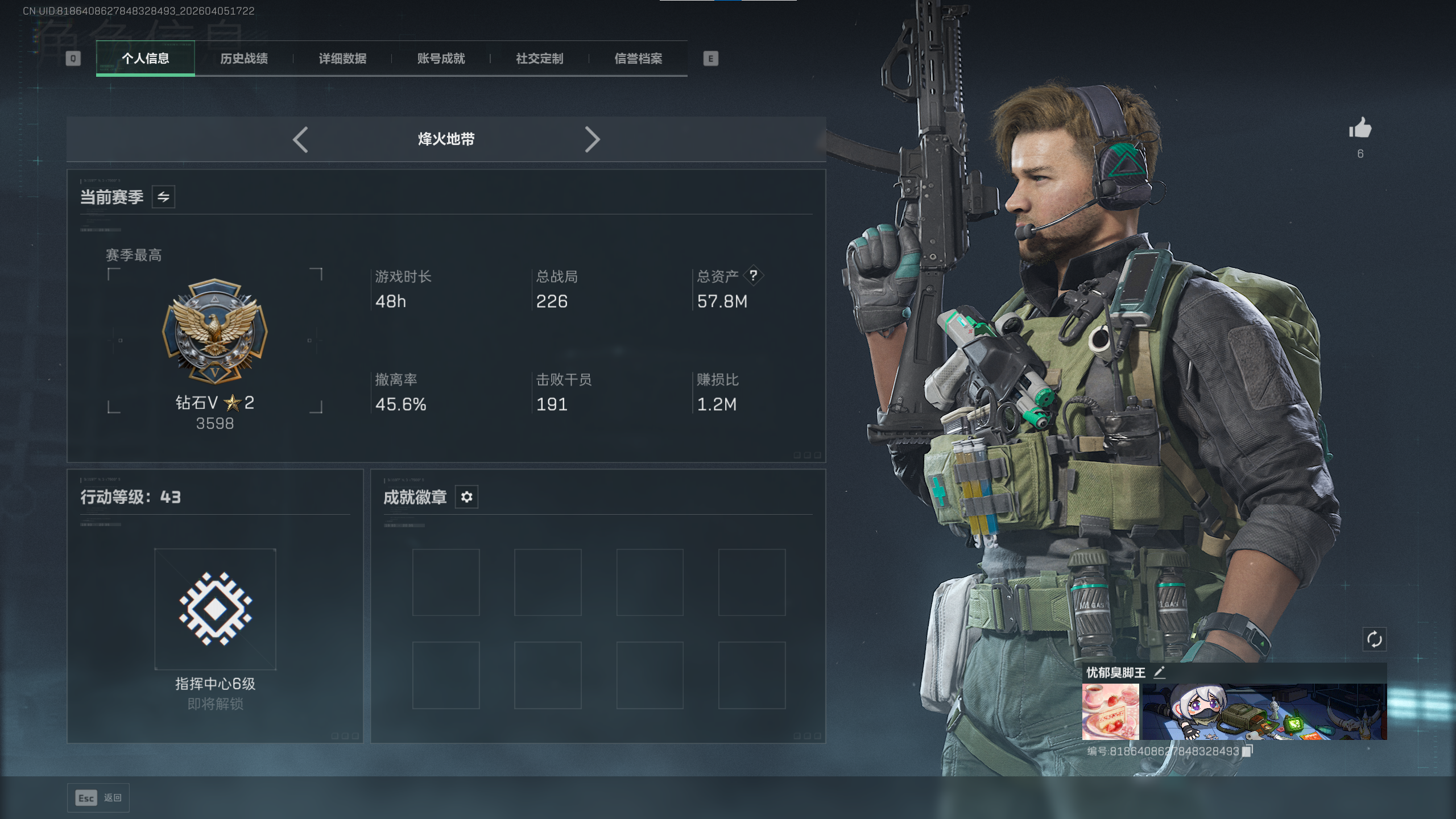Screen dimensions: 1456x819
Task: Click the right arrow beside 烽火地带
Action: [x=592, y=139]
